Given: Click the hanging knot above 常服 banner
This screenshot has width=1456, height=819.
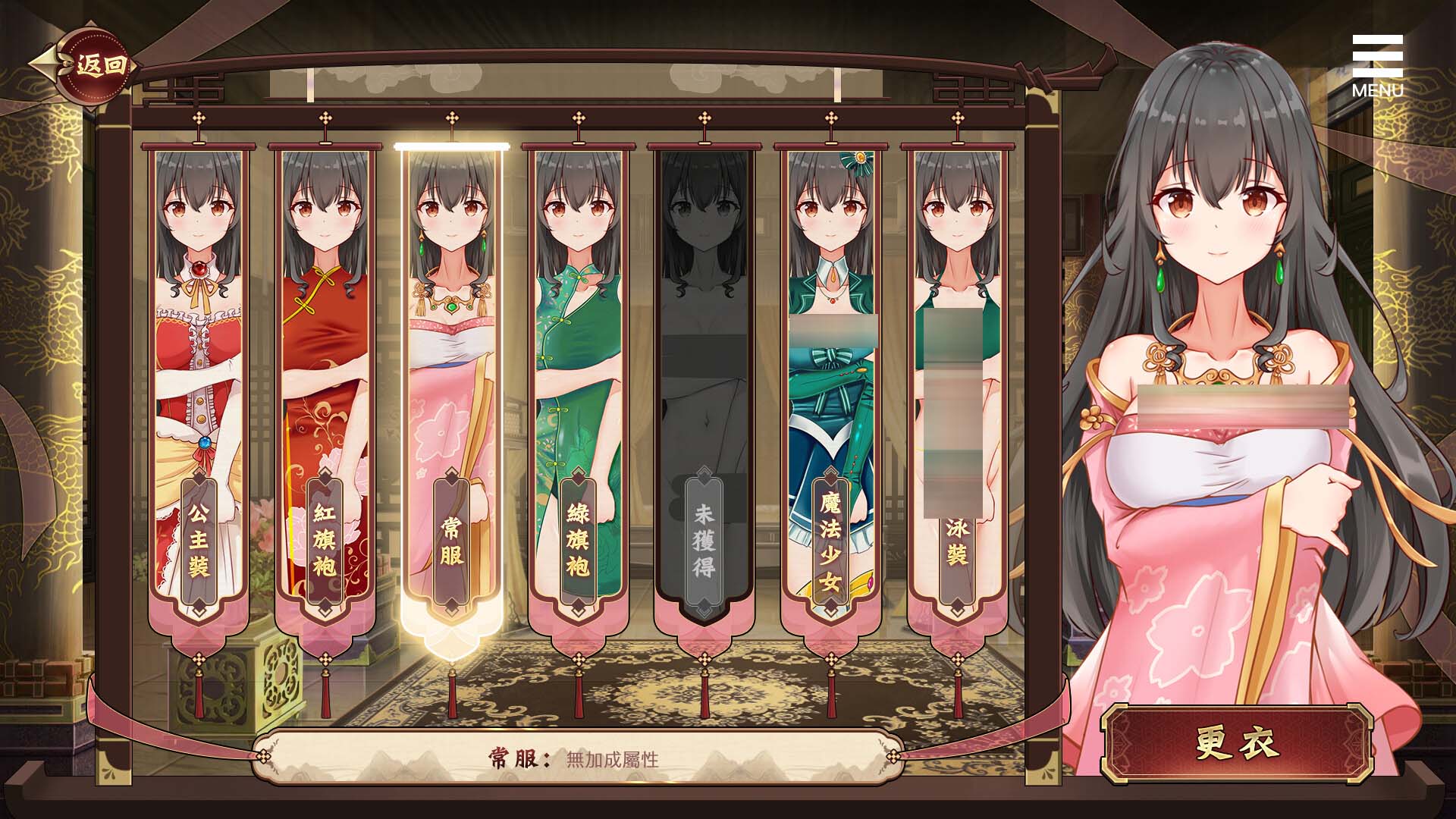Looking at the screenshot, I should [x=451, y=118].
